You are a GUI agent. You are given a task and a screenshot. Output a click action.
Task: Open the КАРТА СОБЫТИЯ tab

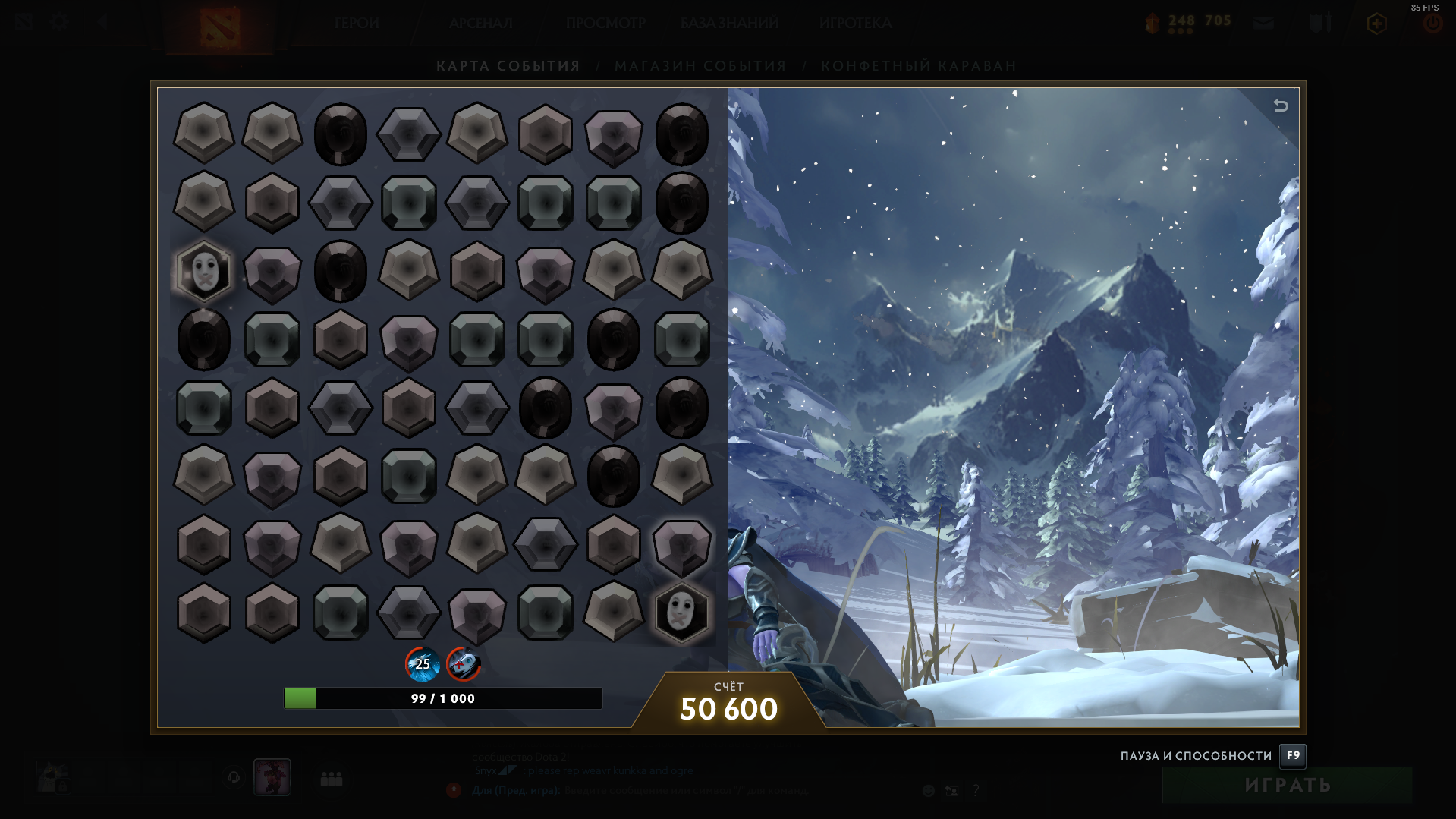(x=508, y=66)
